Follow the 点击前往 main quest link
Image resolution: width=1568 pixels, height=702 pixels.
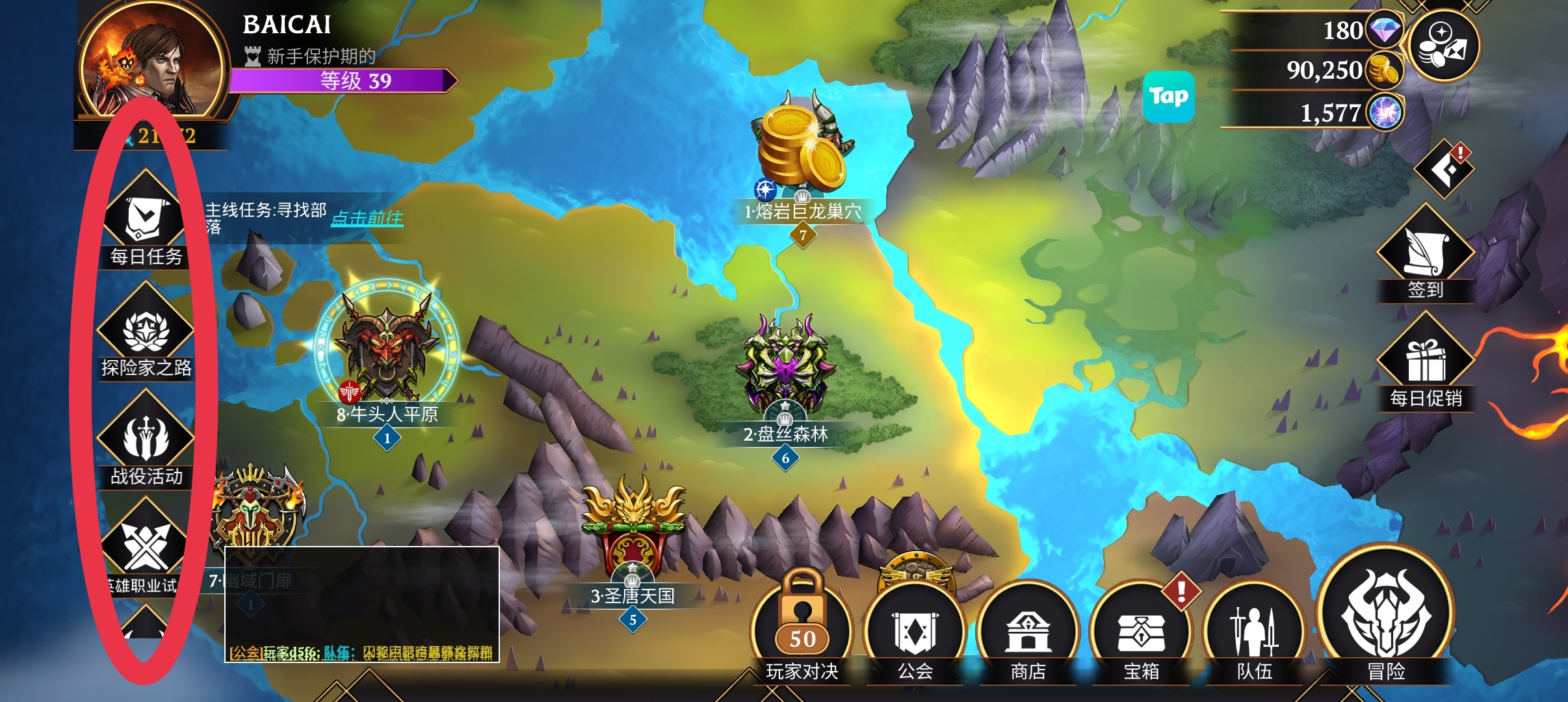click(x=367, y=218)
